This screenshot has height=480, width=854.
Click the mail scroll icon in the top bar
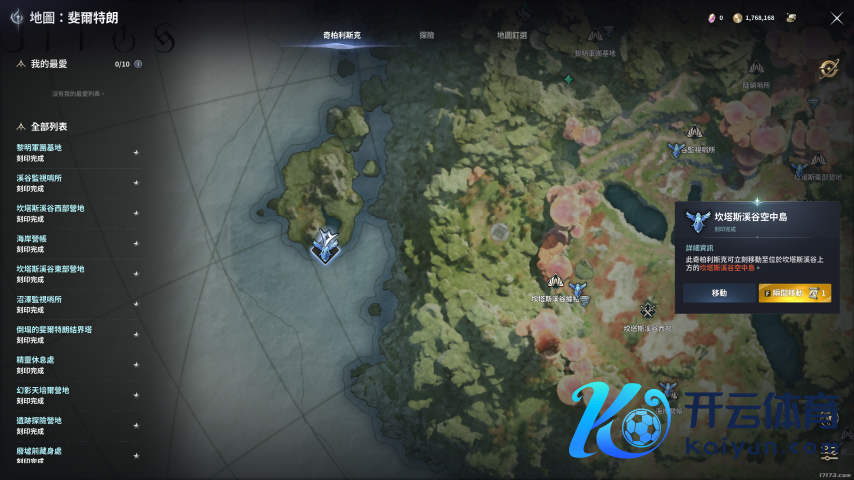[792, 18]
